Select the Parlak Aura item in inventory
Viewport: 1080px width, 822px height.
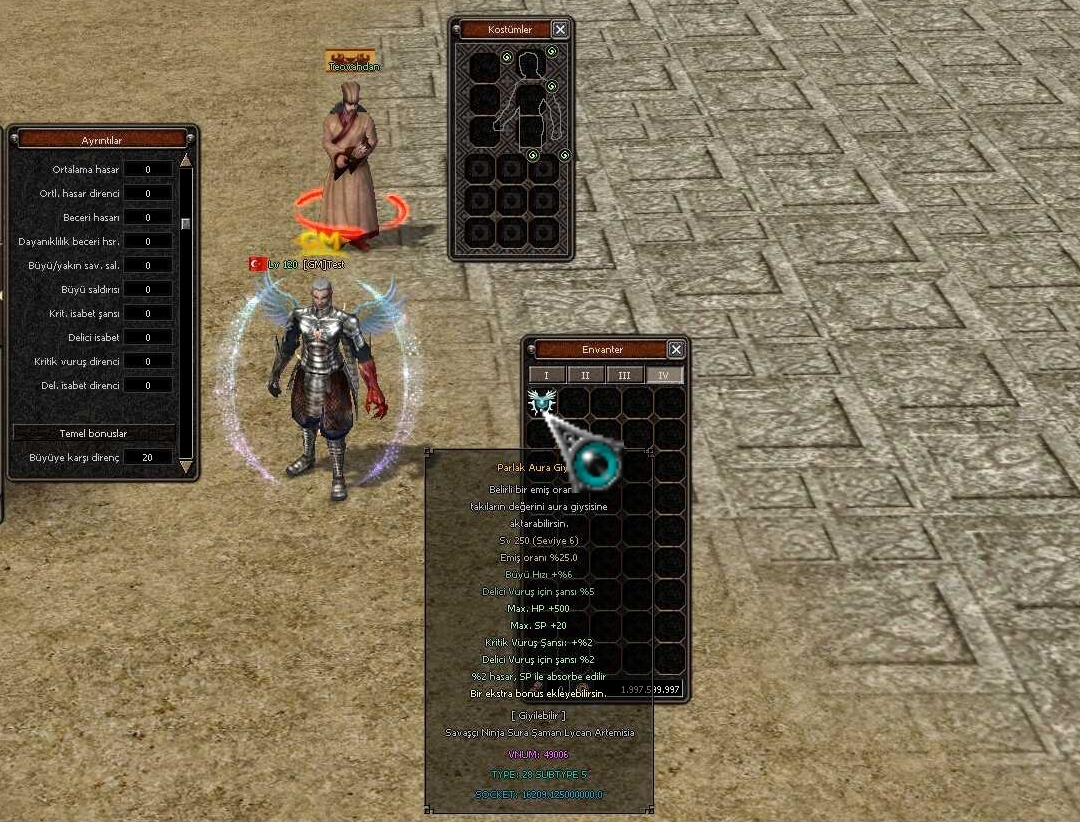click(x=542, y=402)
